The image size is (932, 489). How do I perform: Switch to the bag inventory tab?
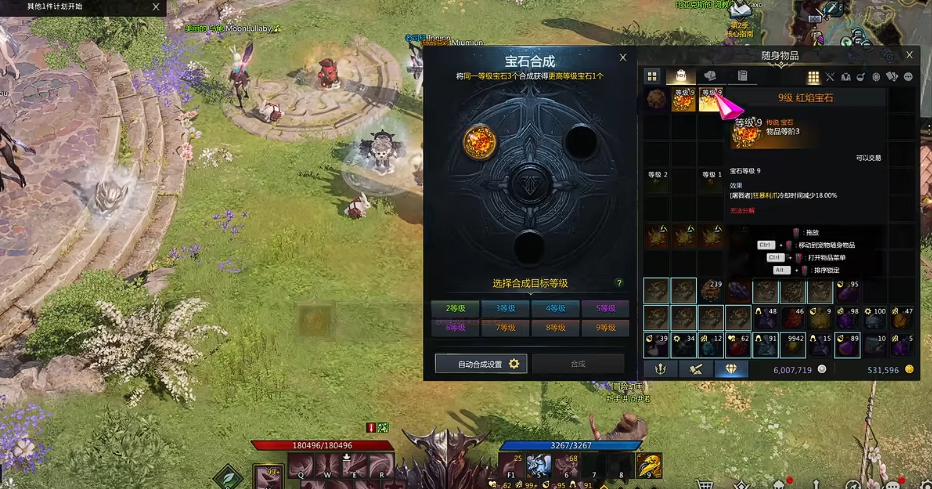[680, 76]
